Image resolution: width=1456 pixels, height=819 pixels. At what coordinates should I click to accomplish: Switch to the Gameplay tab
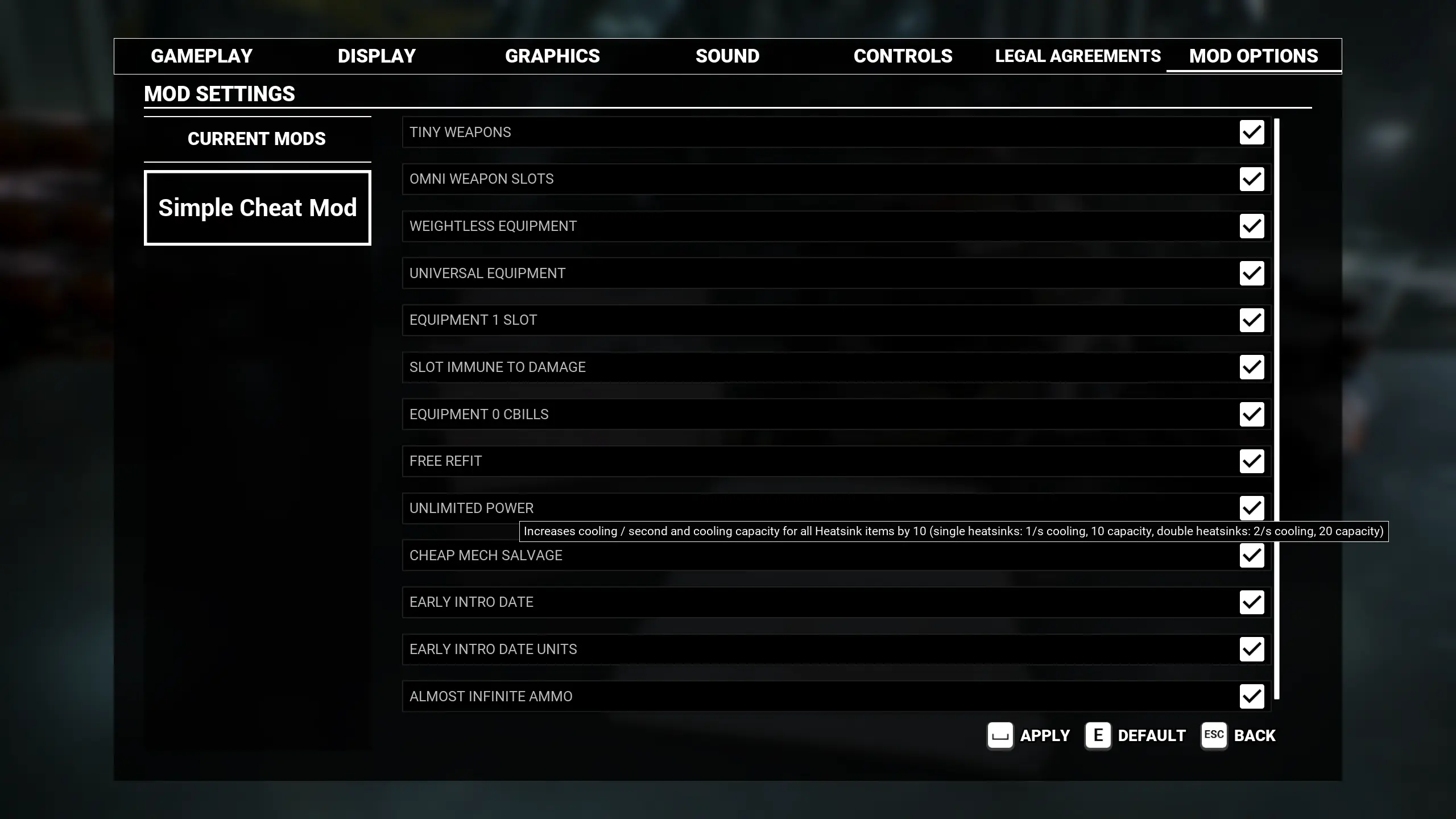click(x=201, y=56)
